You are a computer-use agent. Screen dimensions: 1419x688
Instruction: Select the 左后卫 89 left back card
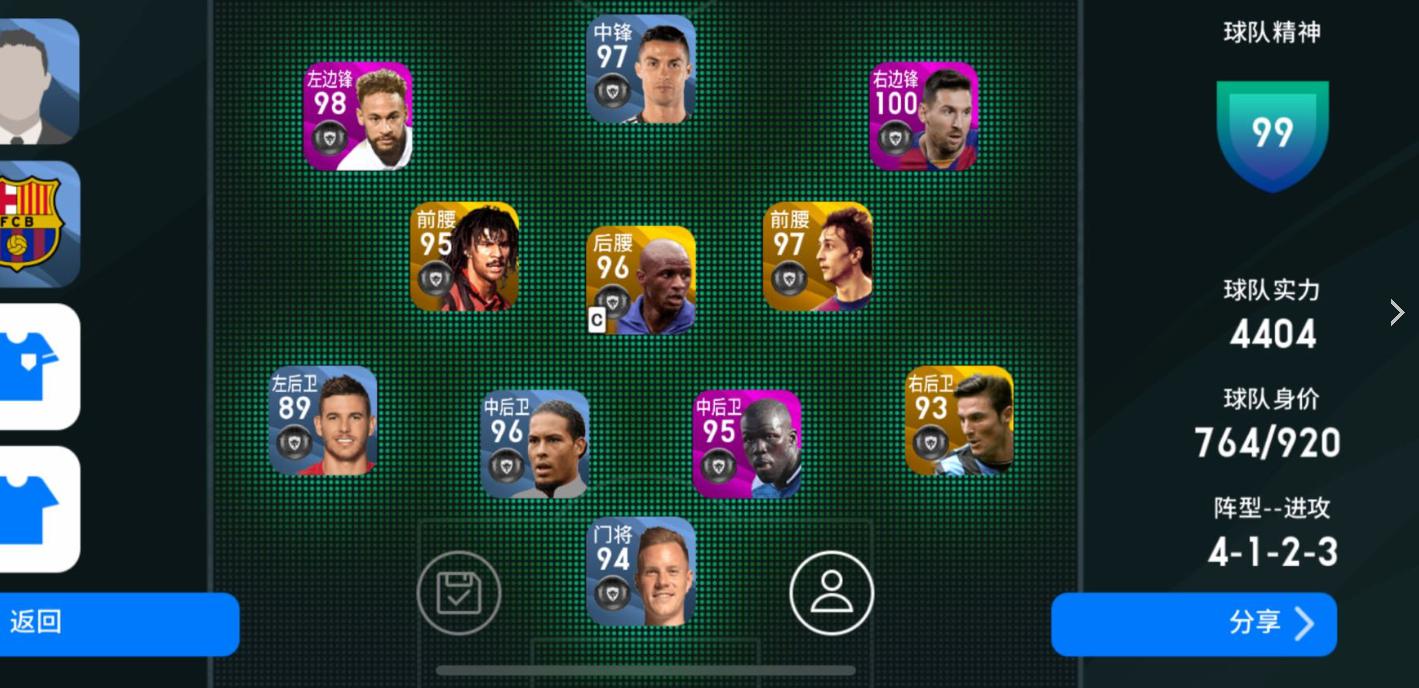click(x=323, y=420)
